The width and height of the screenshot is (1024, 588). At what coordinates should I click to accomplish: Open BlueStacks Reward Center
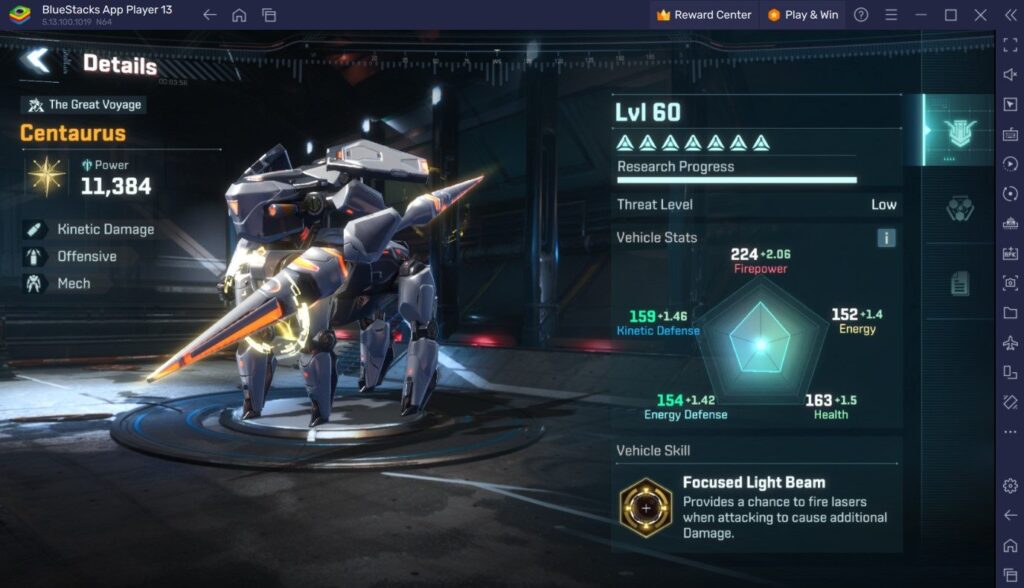click(x=703, y=15)
